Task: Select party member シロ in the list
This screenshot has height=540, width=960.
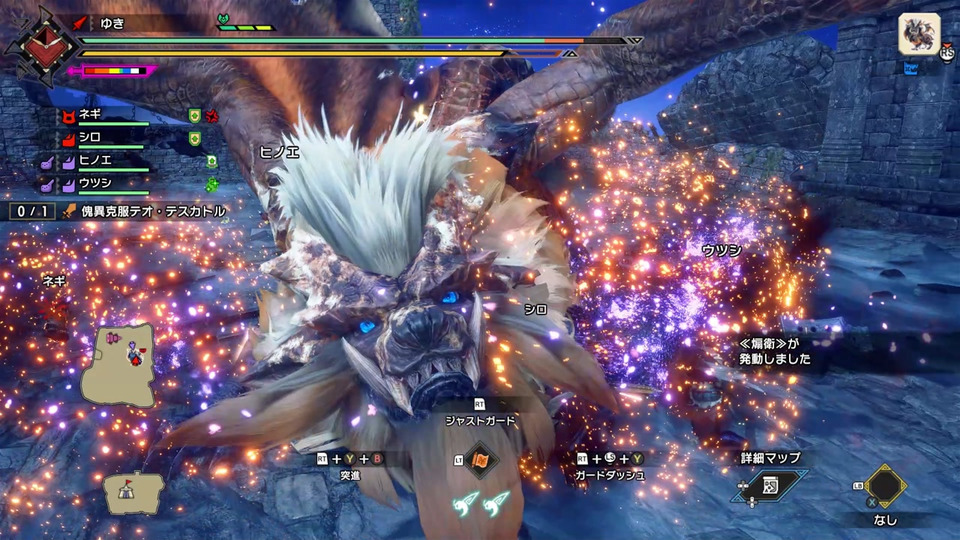Action: [91, 136]
